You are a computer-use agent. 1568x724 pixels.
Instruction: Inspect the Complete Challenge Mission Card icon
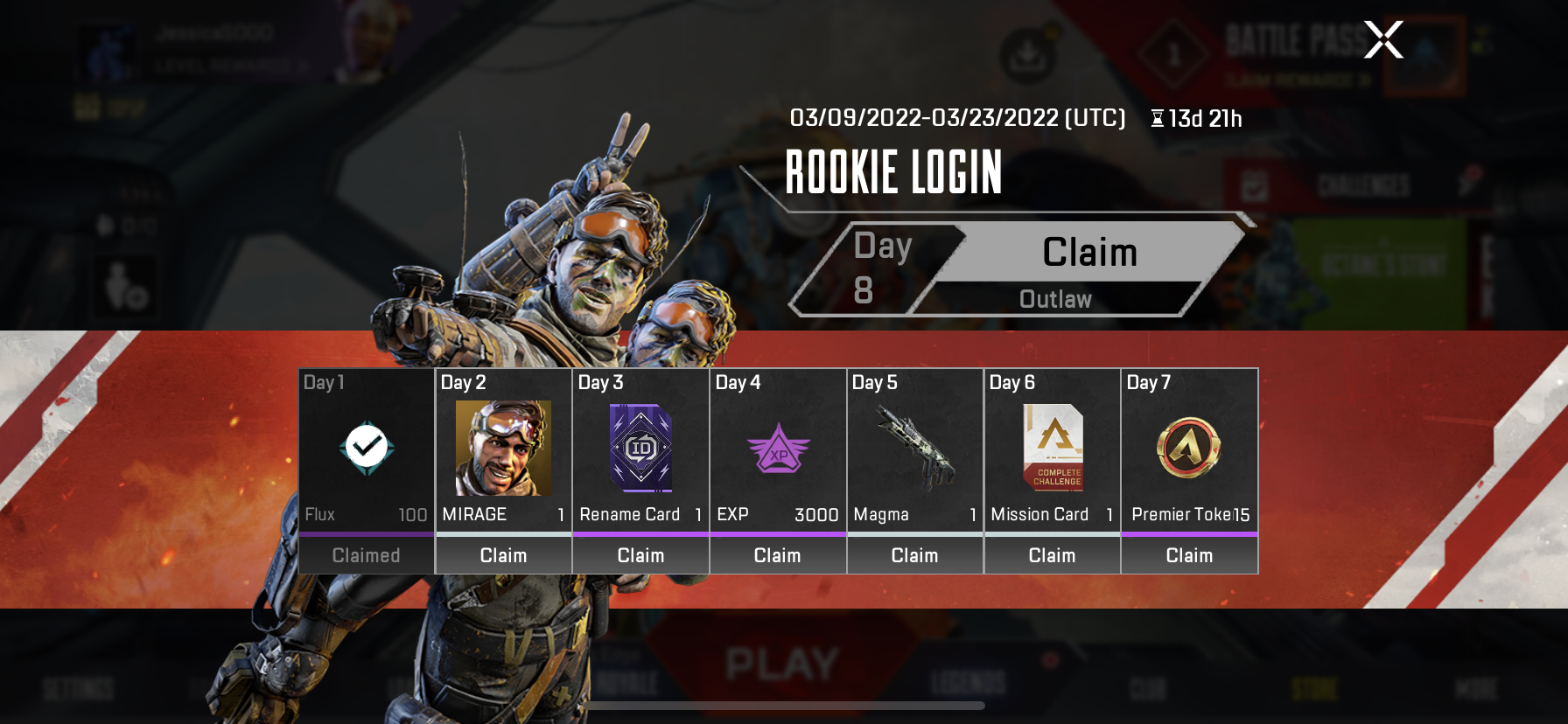pos(1053,448)
